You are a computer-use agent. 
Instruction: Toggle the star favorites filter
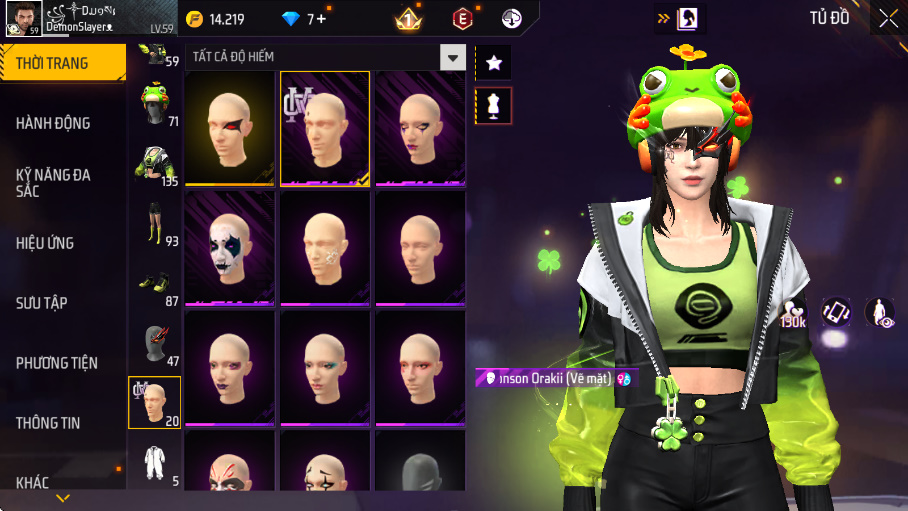coord(493,63)
